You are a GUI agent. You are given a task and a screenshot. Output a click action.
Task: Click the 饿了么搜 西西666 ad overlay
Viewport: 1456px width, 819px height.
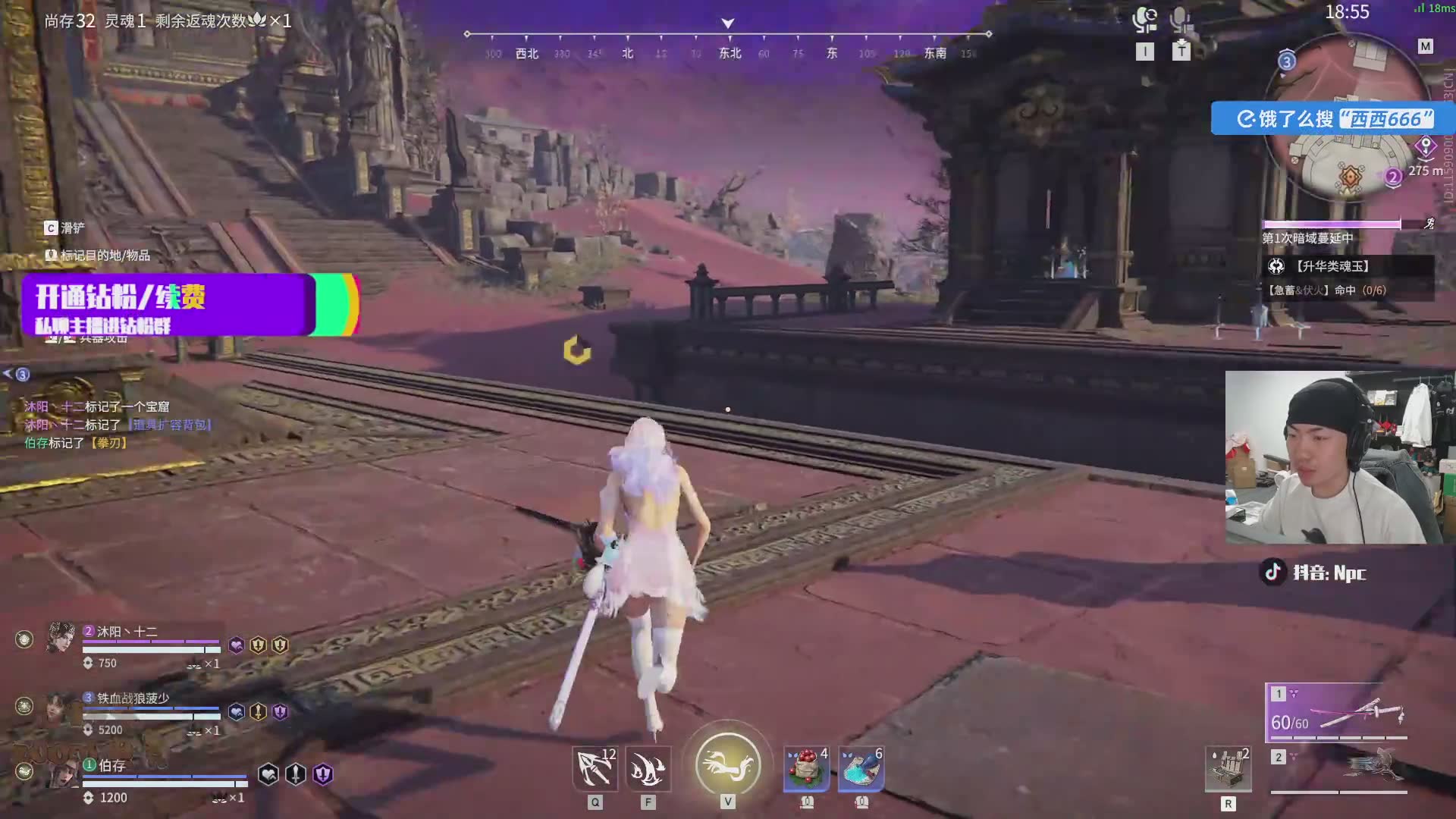click(1333, 119)
